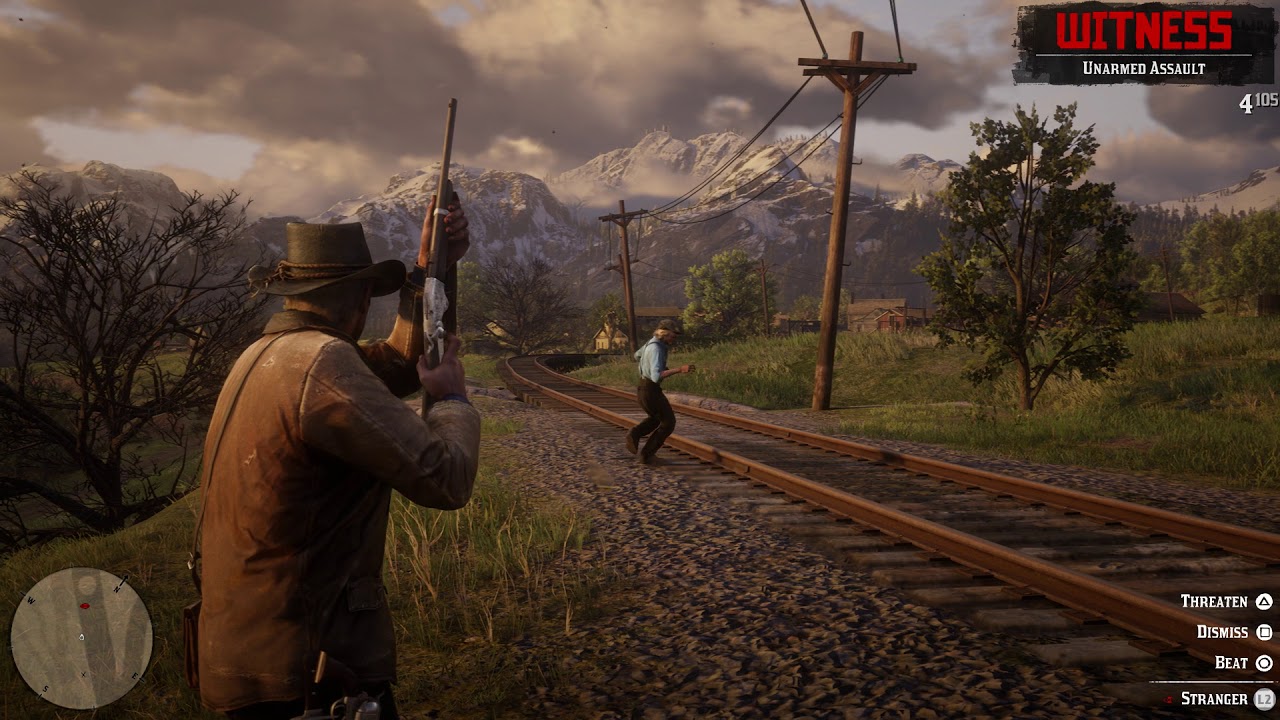Open the Witness Unarmed Assault notification
This screenshot has width=1280, height=720.
click(x=1144, y=44)
